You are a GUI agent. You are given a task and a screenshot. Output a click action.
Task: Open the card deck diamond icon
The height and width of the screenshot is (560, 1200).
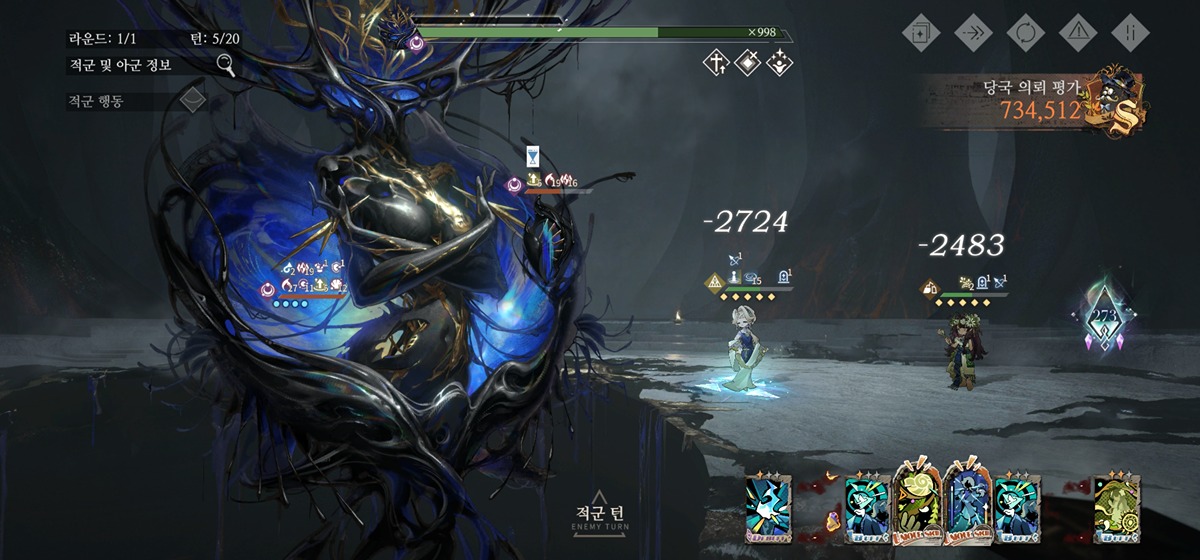pyautogui.click(x=921, y=31)
